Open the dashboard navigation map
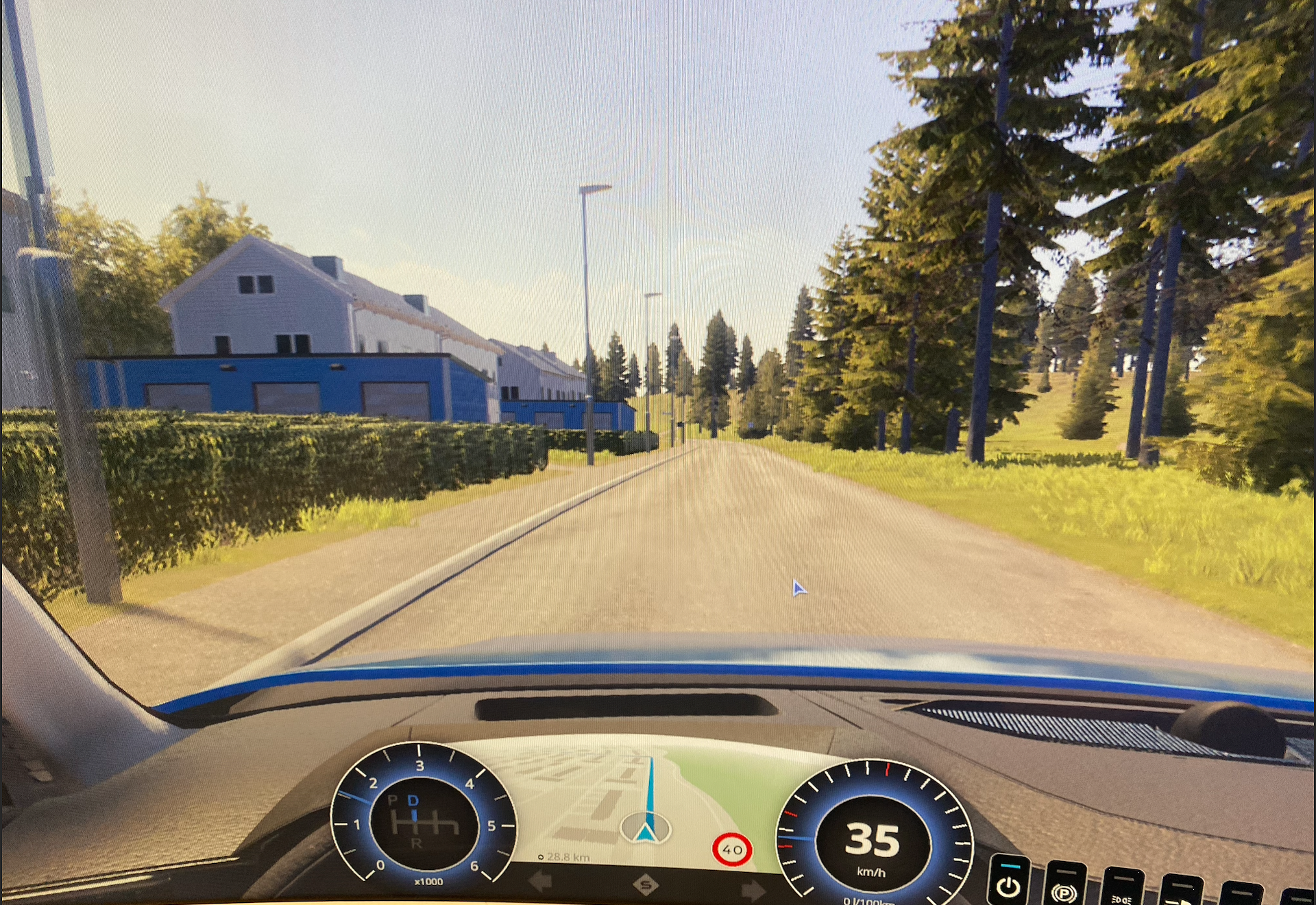The width and height of the screenshot is (1316, 905). pyautogui.click(x=644, y=802)
